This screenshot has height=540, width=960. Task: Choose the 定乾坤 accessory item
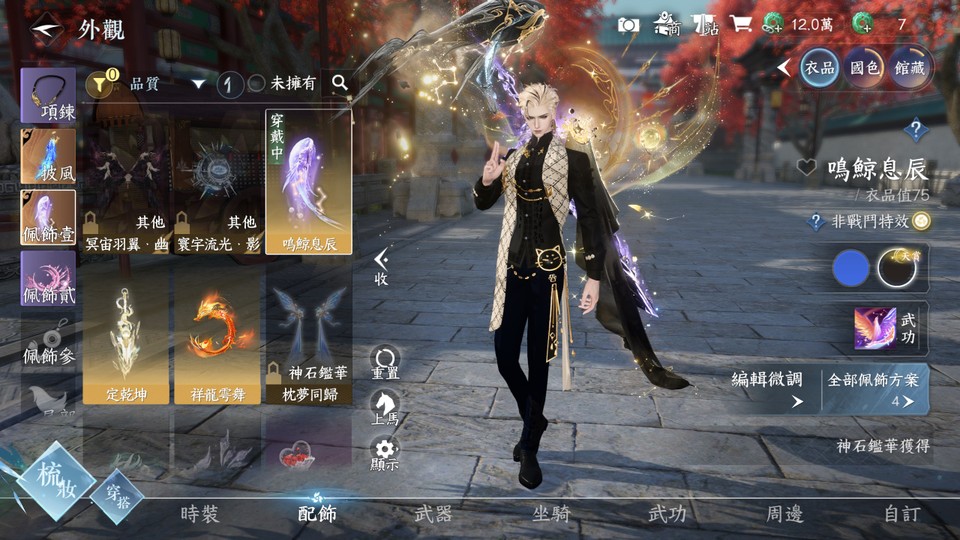tap(126, 336)
